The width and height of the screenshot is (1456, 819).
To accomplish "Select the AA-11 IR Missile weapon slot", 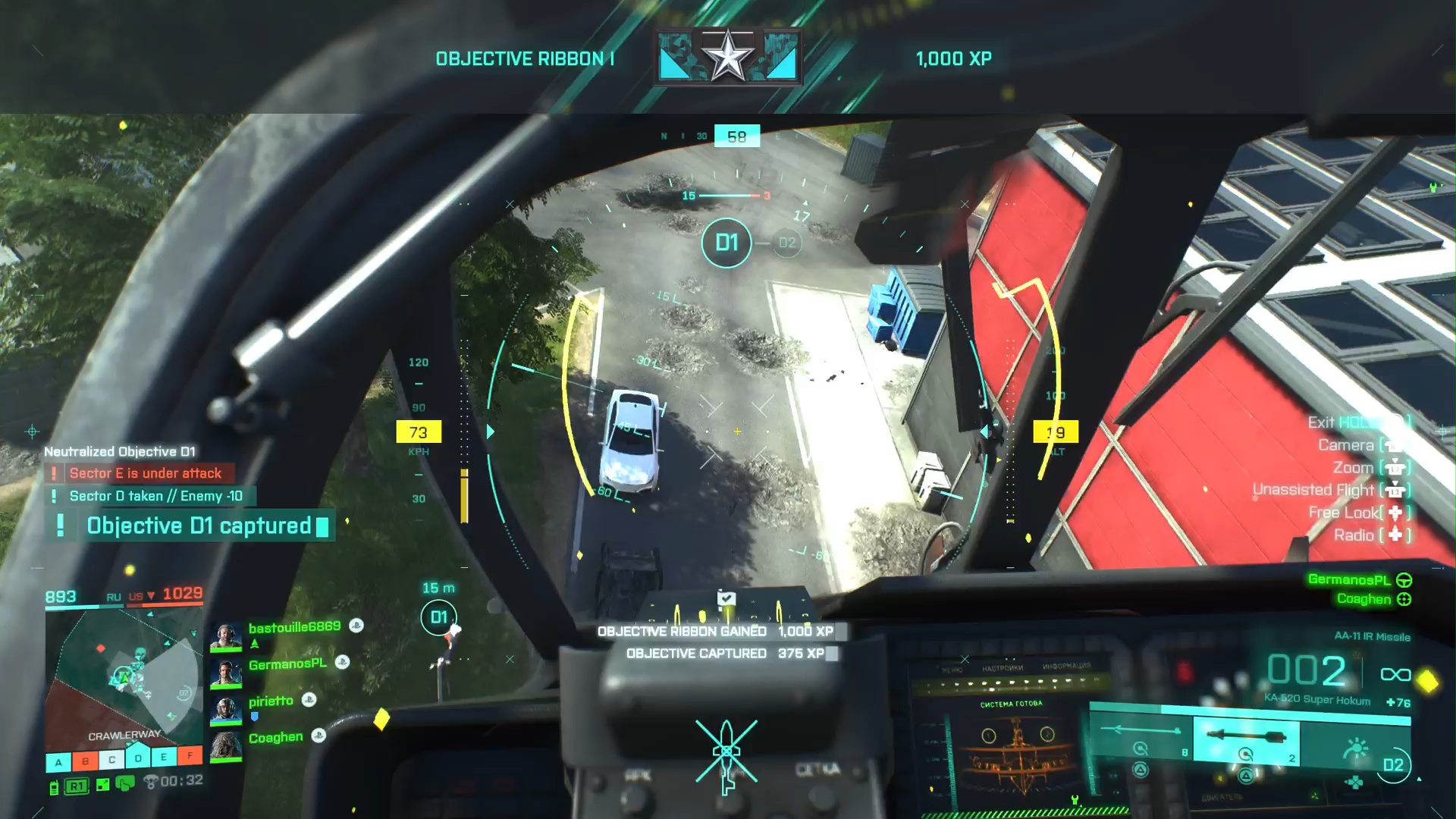I will point(1247,739).
